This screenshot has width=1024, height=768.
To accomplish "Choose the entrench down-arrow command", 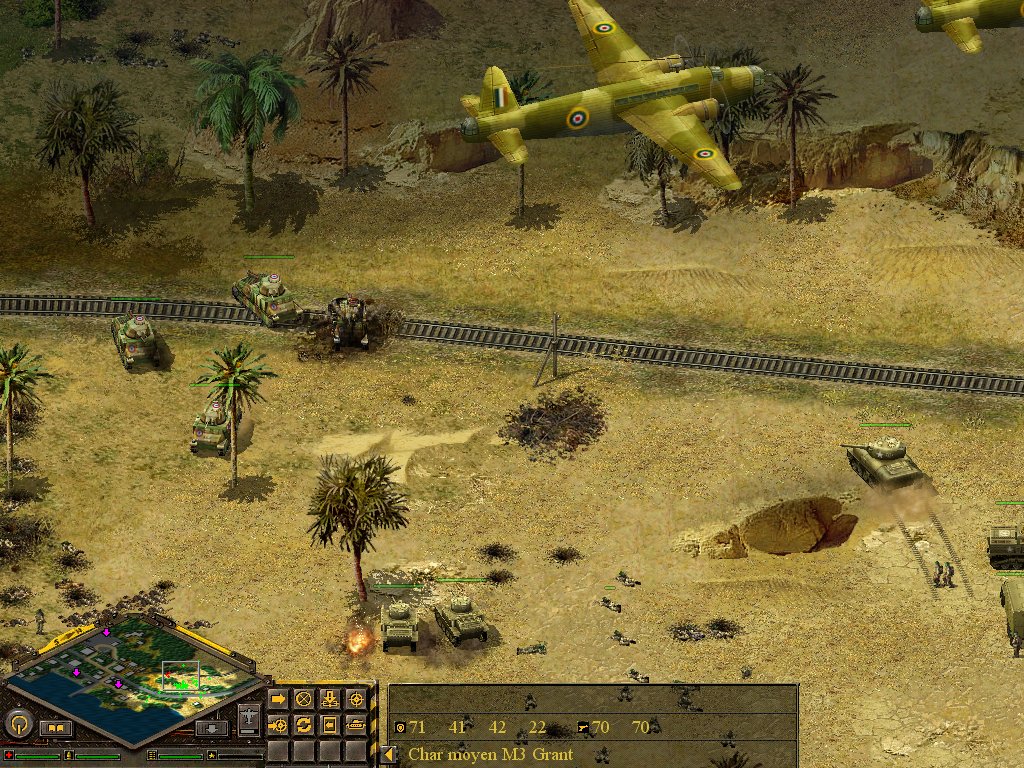I will [329, 699].
